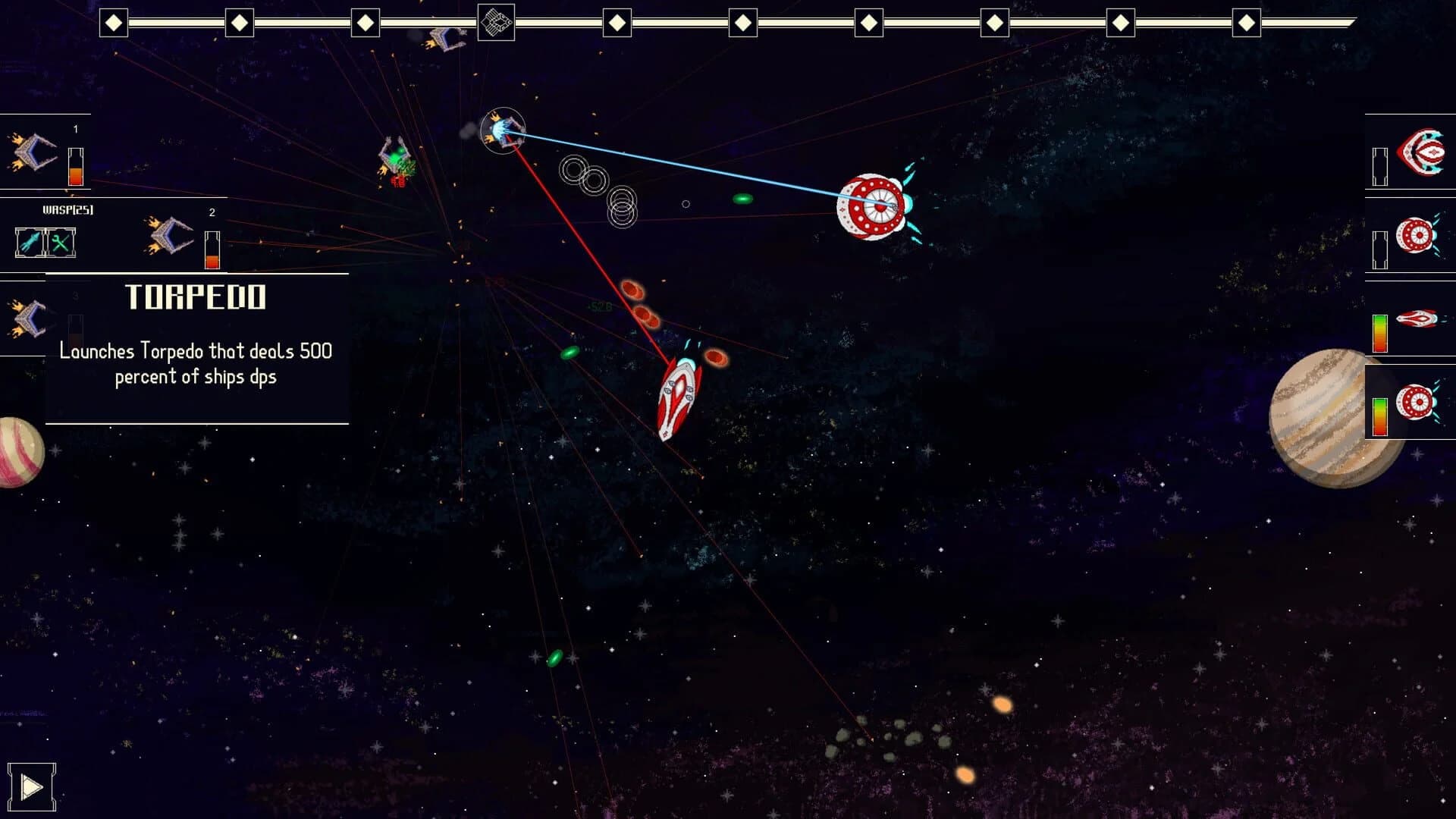The image size is (1456, 819).
Task: Click the ship-shaped node on the top progression bar
Action: tap(497, 20)
